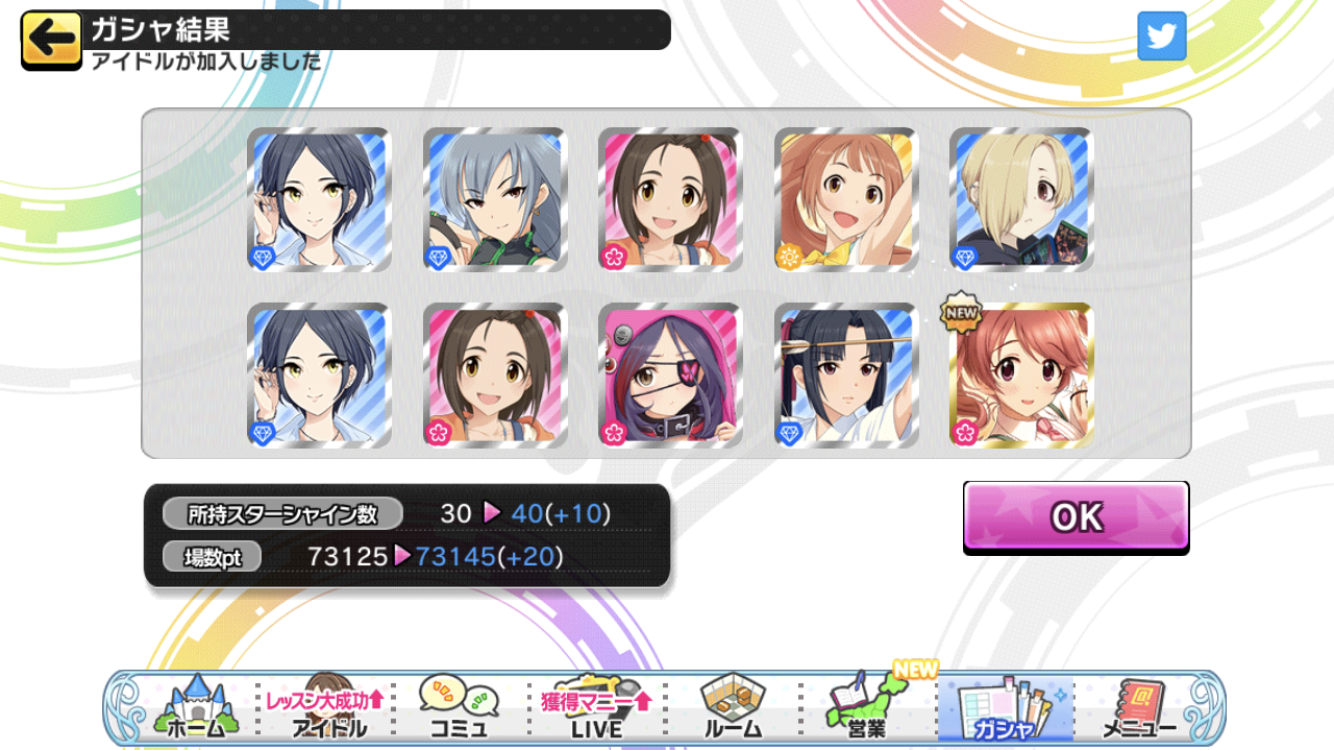Select the silver-haired idol card
This screenshot has width=1334, height=750.
pos(495,200)
